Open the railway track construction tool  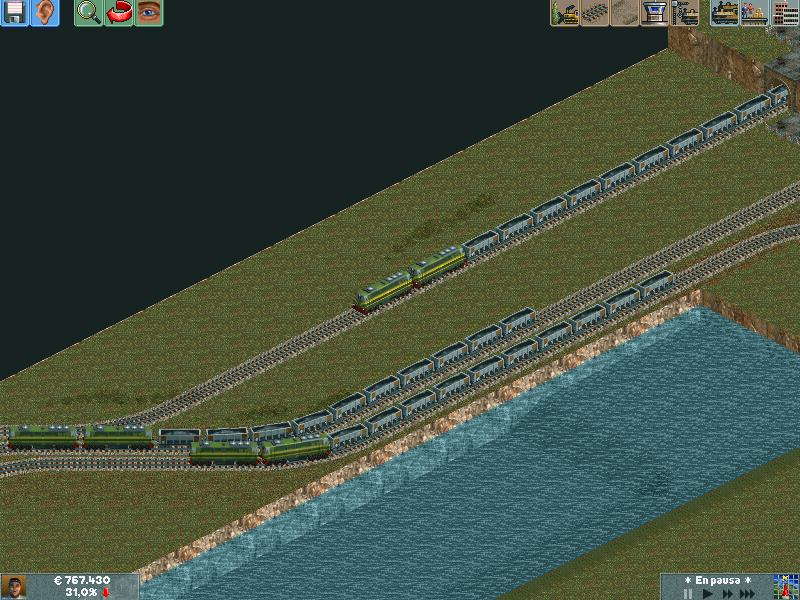point(595,13)
